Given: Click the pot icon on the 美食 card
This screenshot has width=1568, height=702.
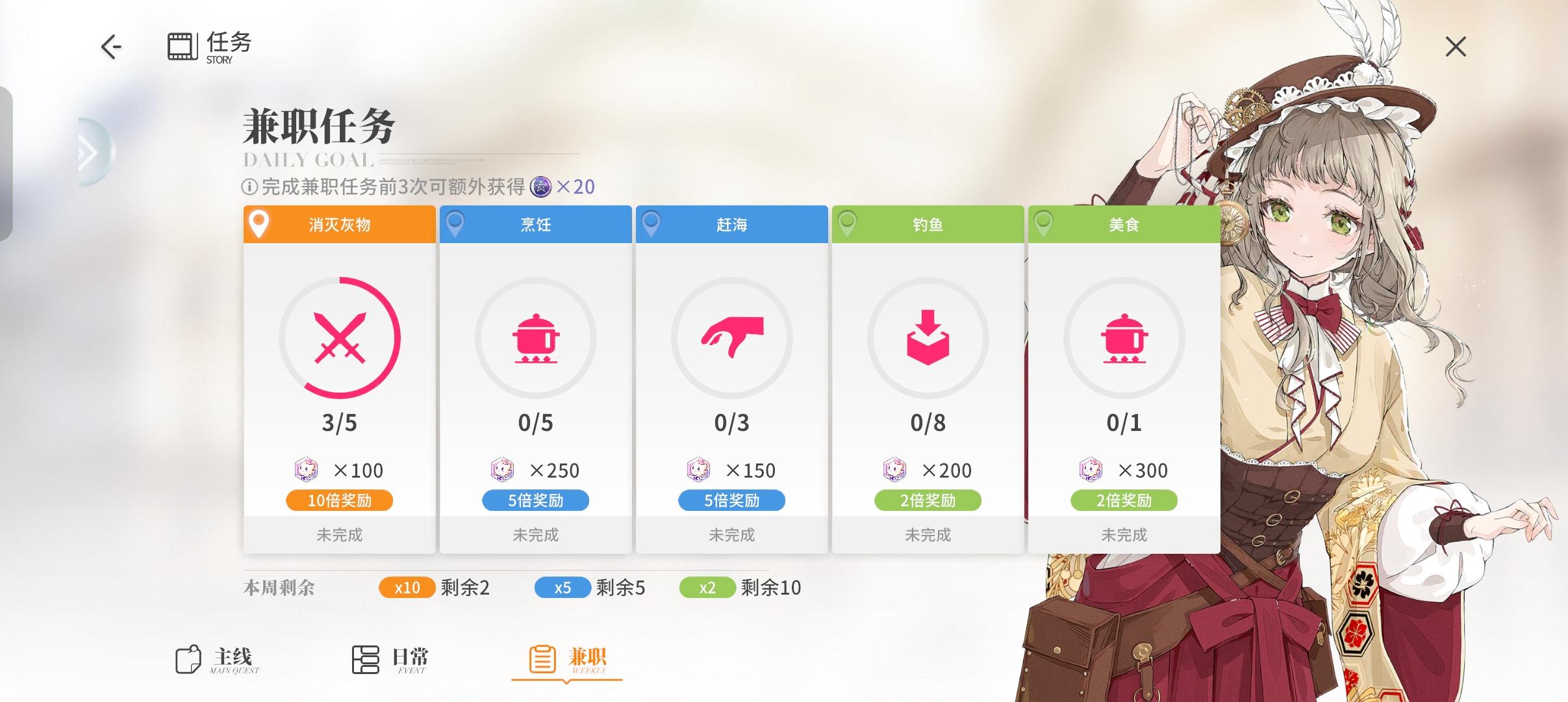Looking at the screenshot, I should pyautogui.click(x=1126, y=338).
